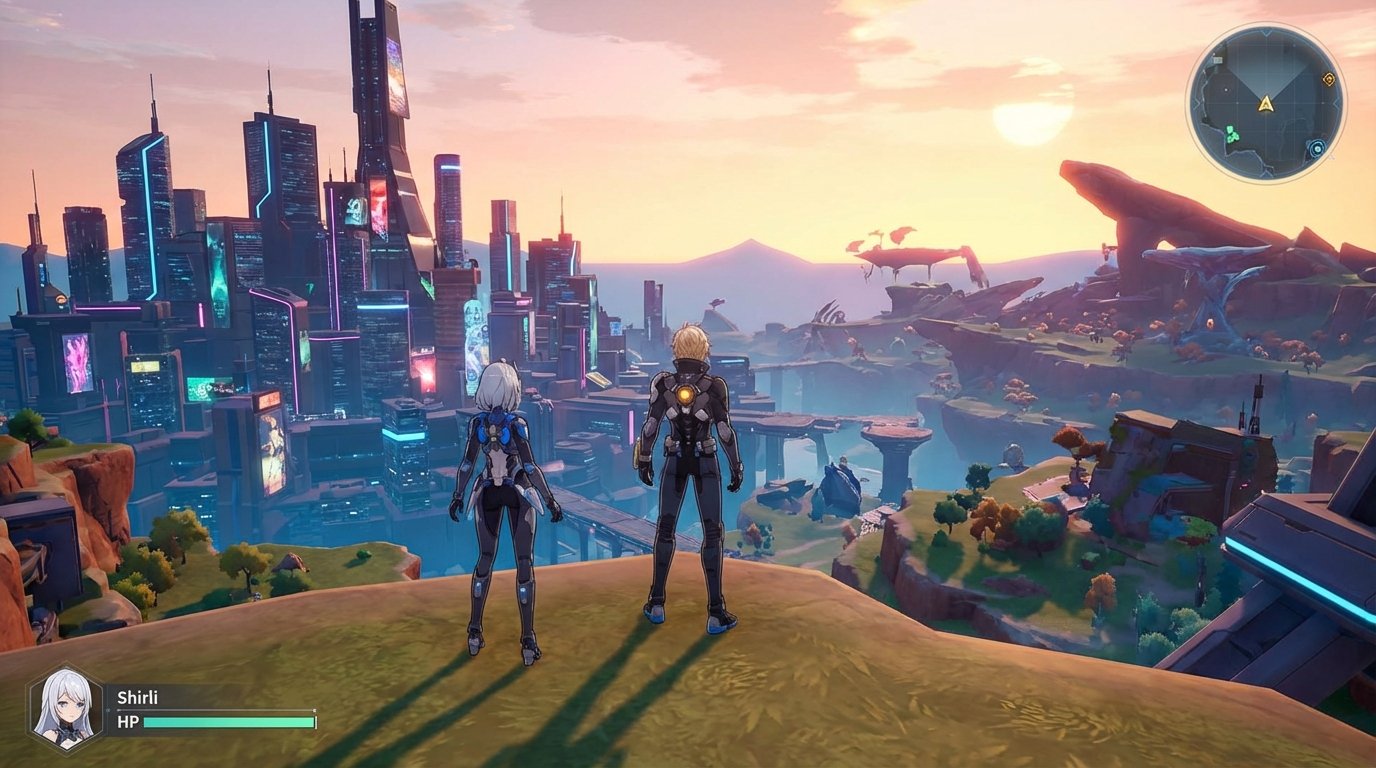Viewport: 1376px width, 768px height.
Task: Click the player arrow in the minimap center
Action: 1266,104
